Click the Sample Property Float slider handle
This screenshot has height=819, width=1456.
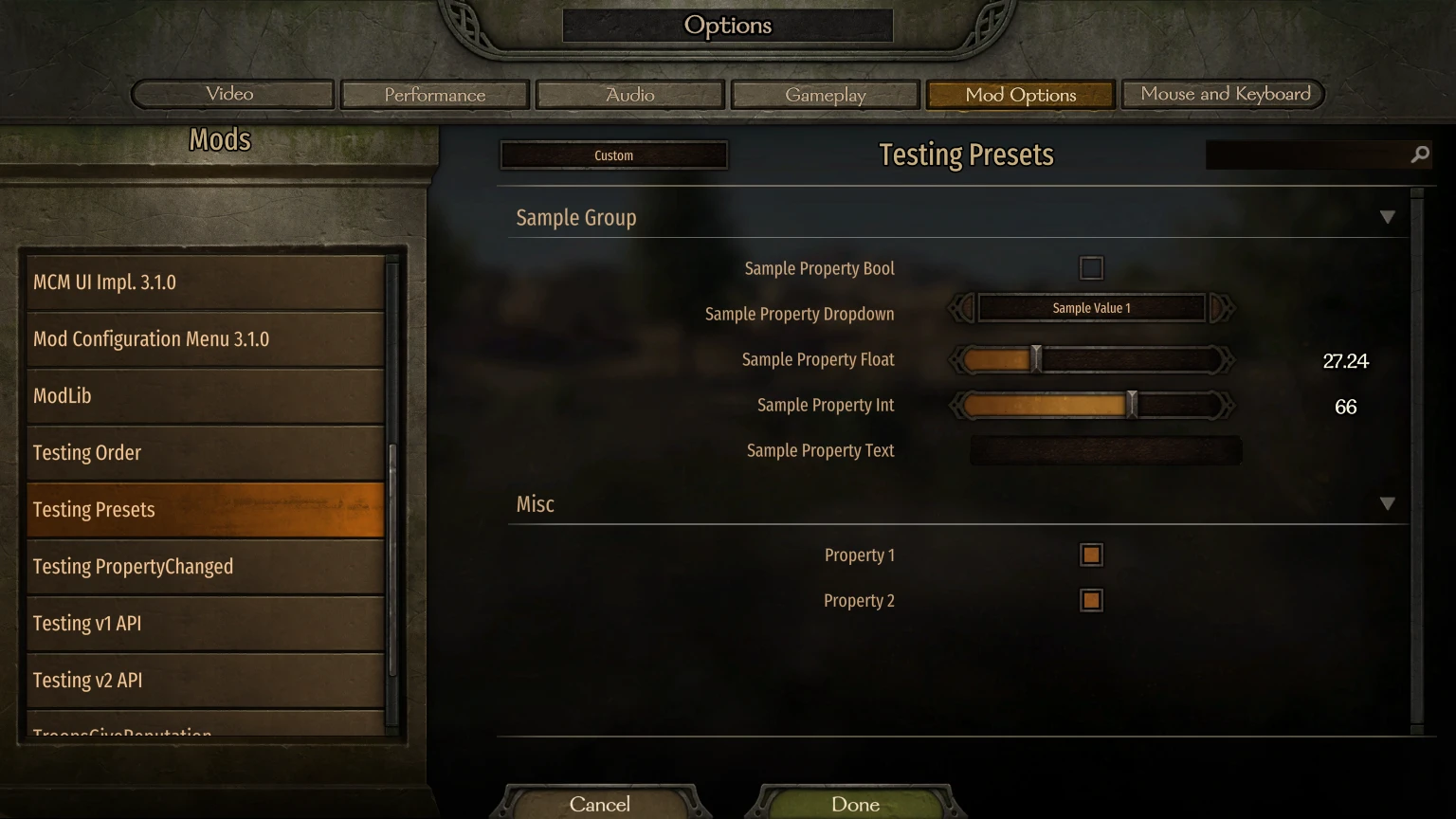[1035, 359]
